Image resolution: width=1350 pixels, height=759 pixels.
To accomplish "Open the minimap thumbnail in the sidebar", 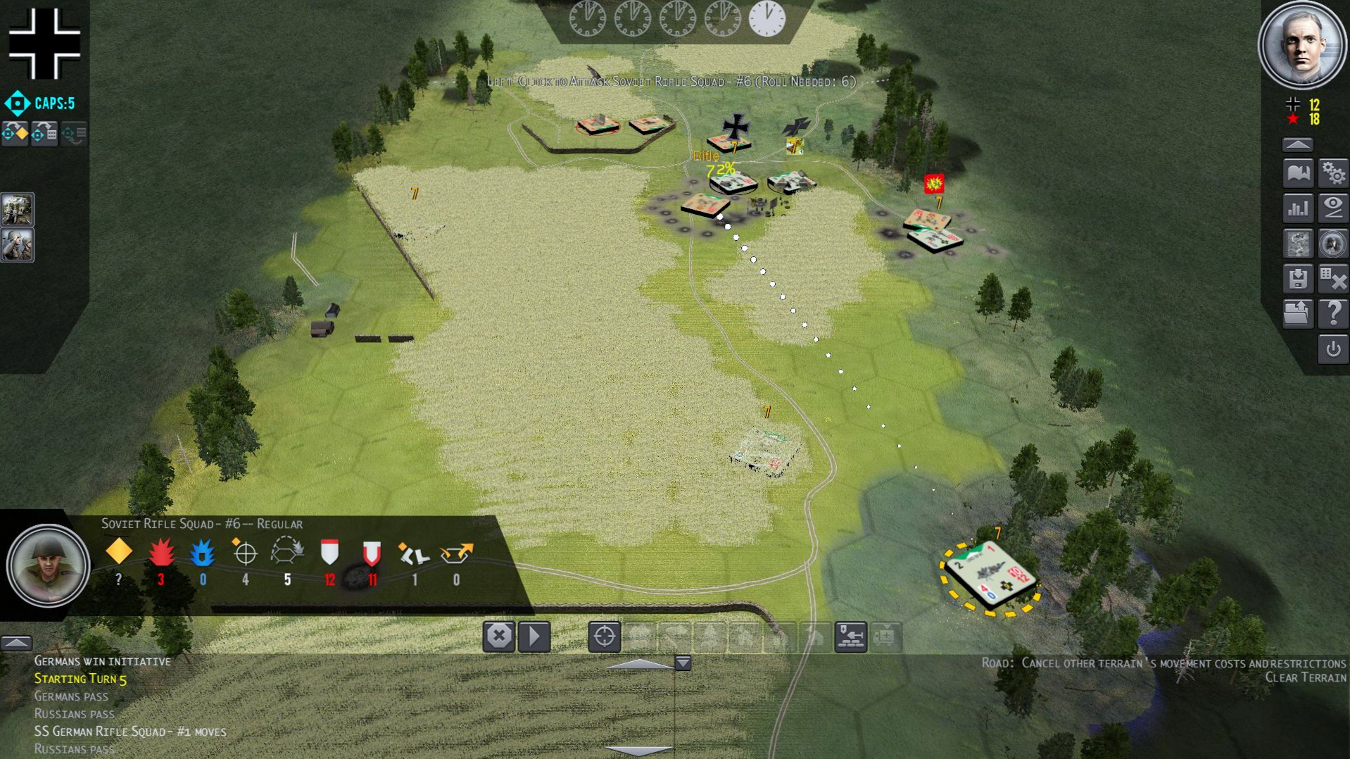I will [x=1297, y=243].
